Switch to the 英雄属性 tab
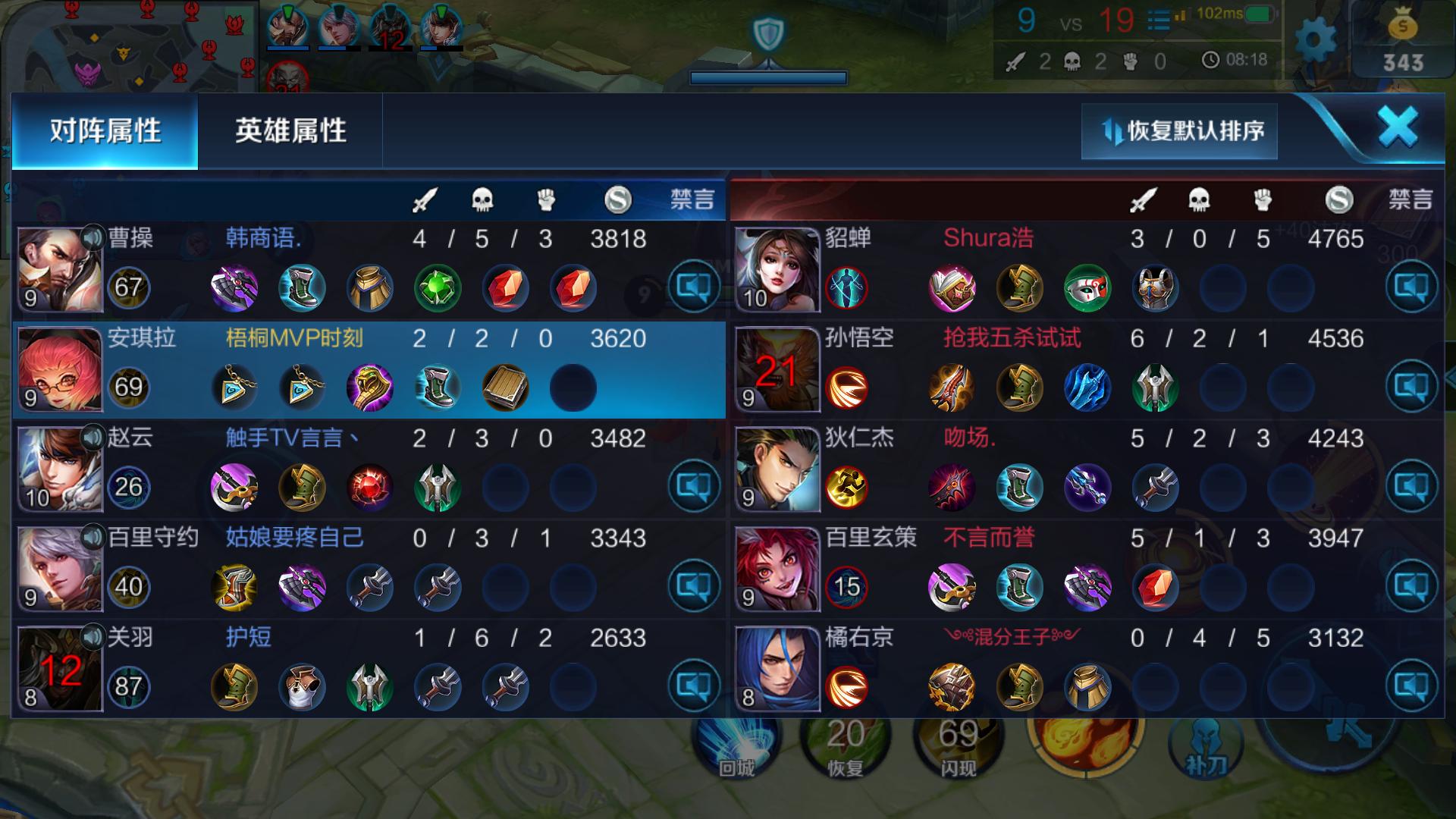 (x=290, y=131)
